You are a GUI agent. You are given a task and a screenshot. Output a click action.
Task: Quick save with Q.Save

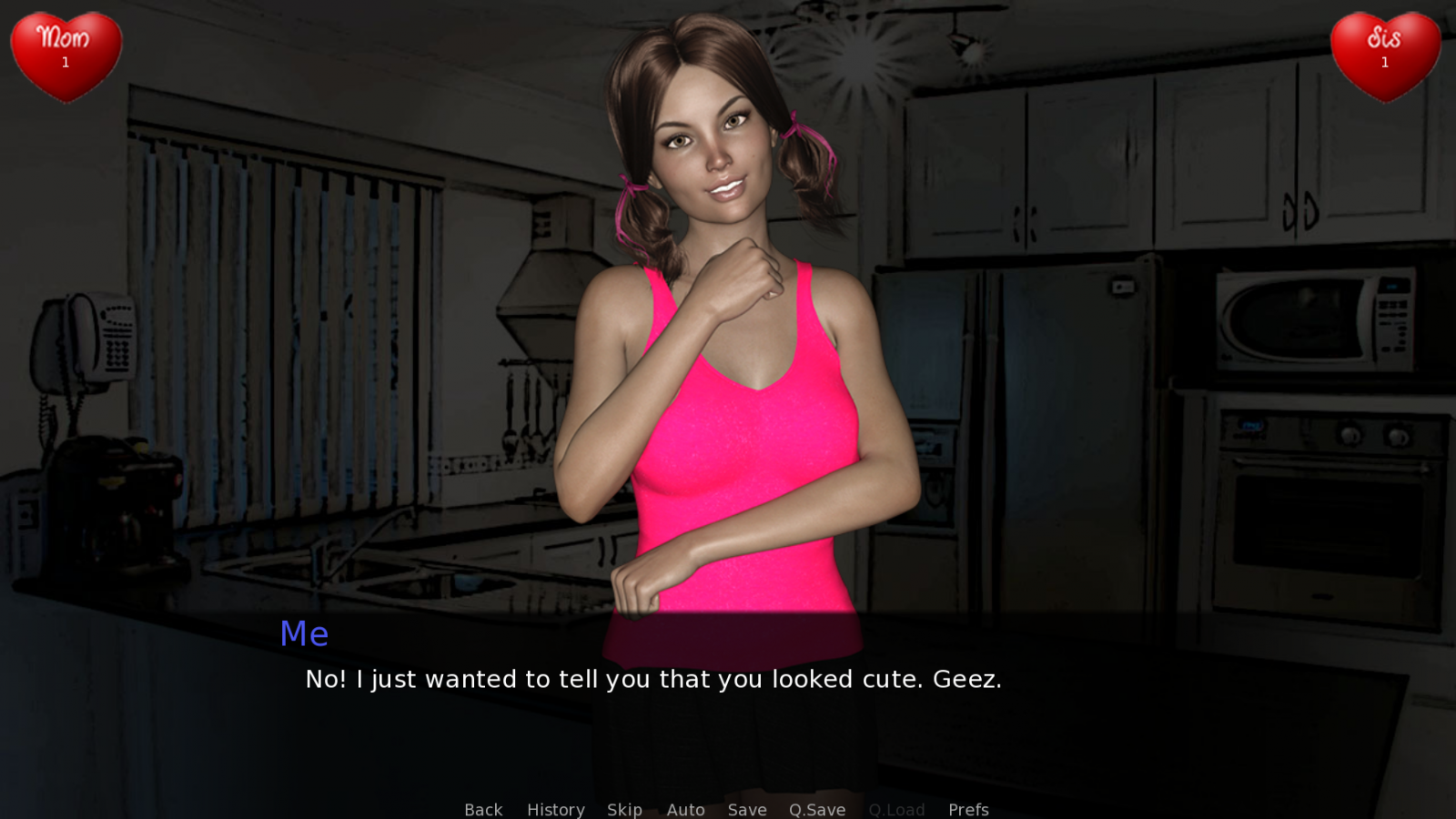(x=817, y=809)
